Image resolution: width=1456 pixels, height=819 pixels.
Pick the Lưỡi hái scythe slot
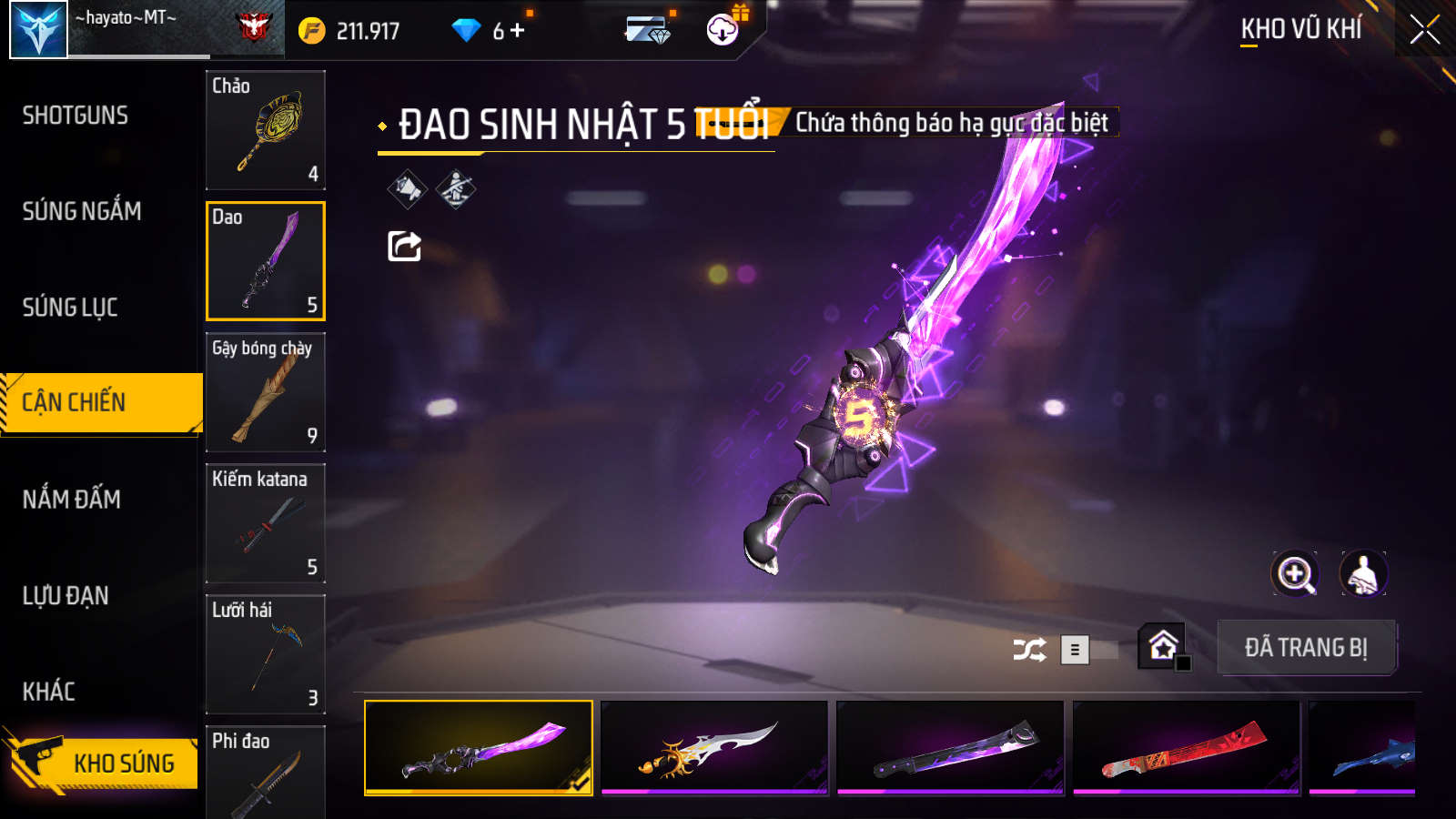click(x=266, y=654)
